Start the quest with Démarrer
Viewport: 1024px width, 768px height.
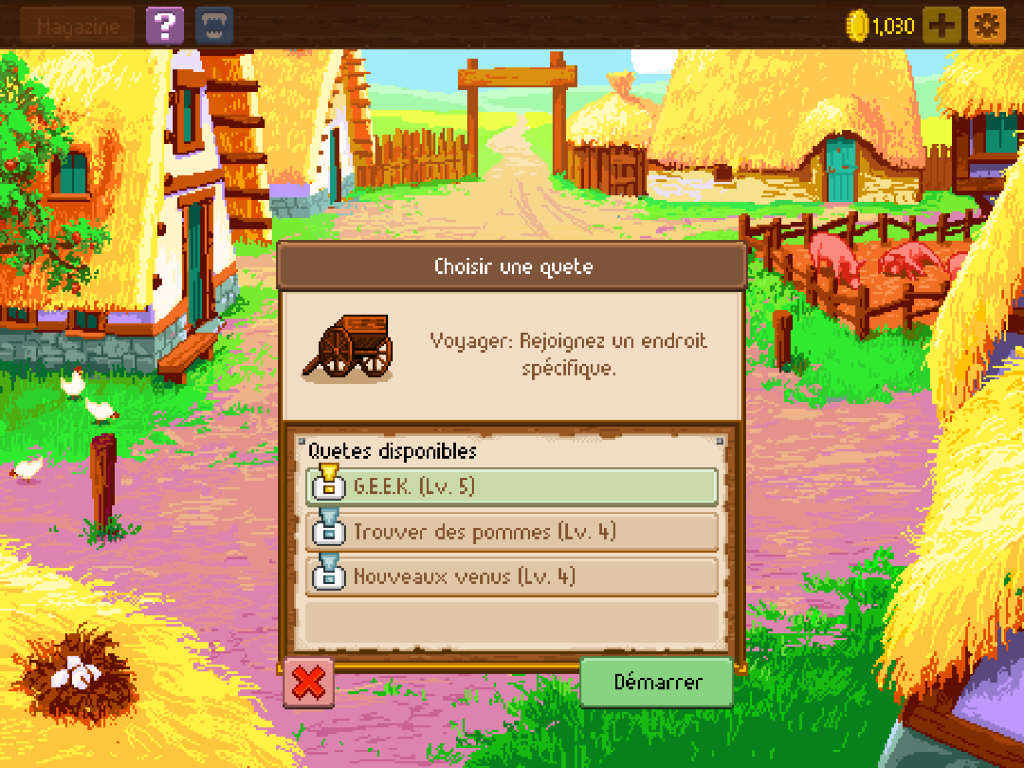pos(657,683)
